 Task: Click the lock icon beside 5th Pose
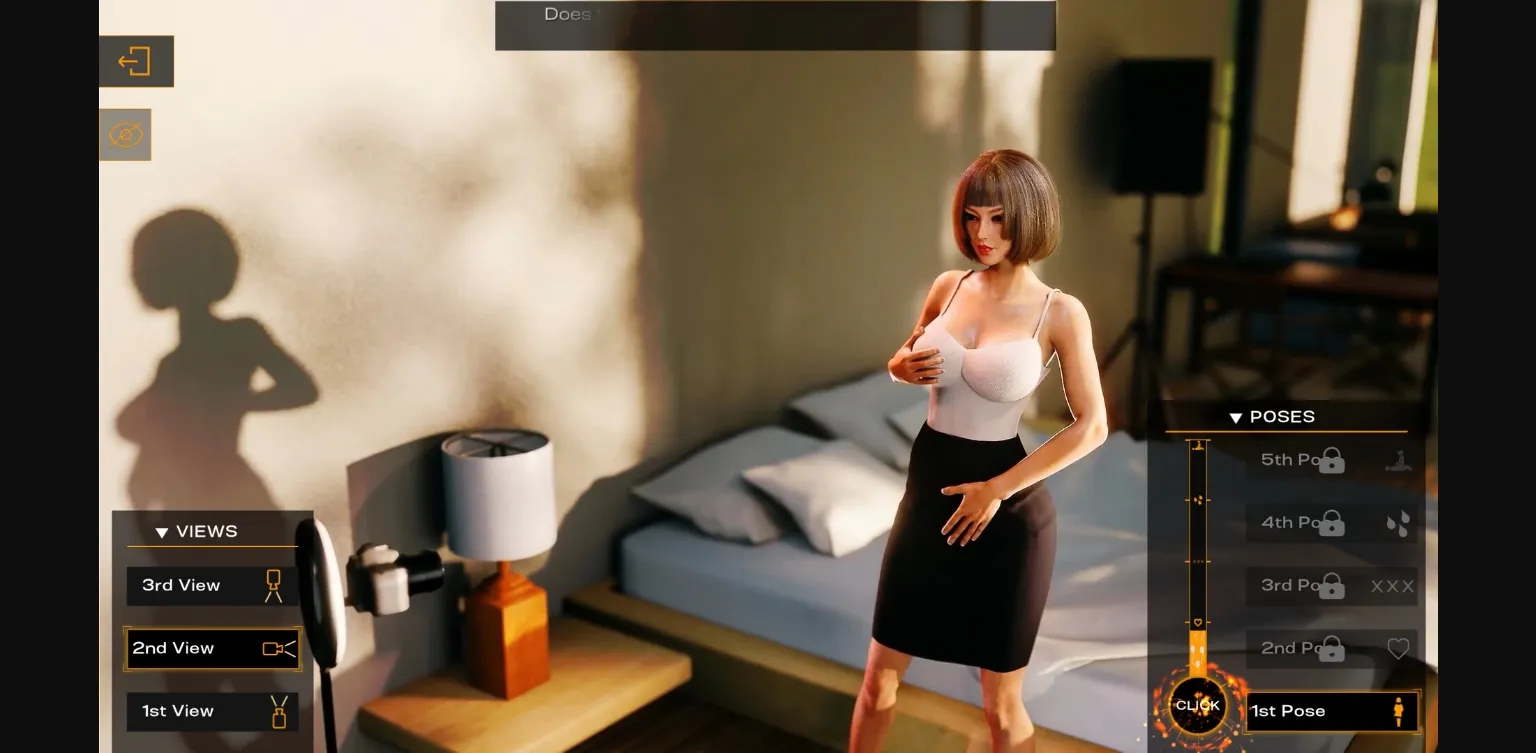1331,460
